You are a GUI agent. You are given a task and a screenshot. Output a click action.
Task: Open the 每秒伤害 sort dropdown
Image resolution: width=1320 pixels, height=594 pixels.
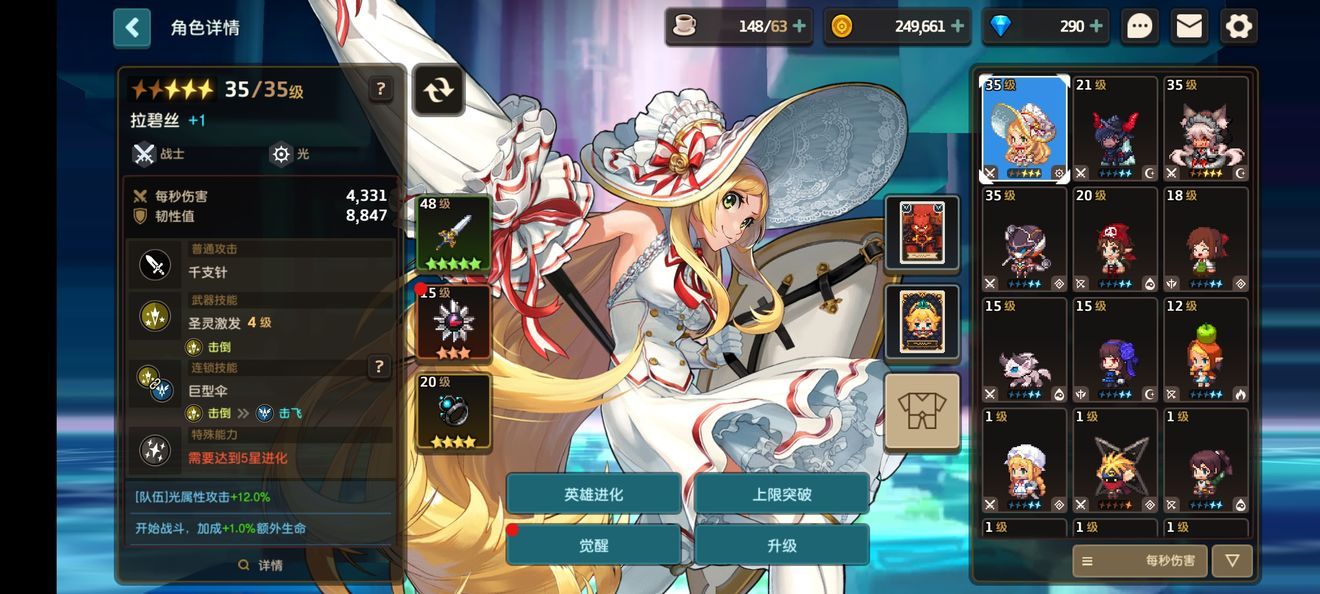pyautogui.click(x=1139, y=561)
